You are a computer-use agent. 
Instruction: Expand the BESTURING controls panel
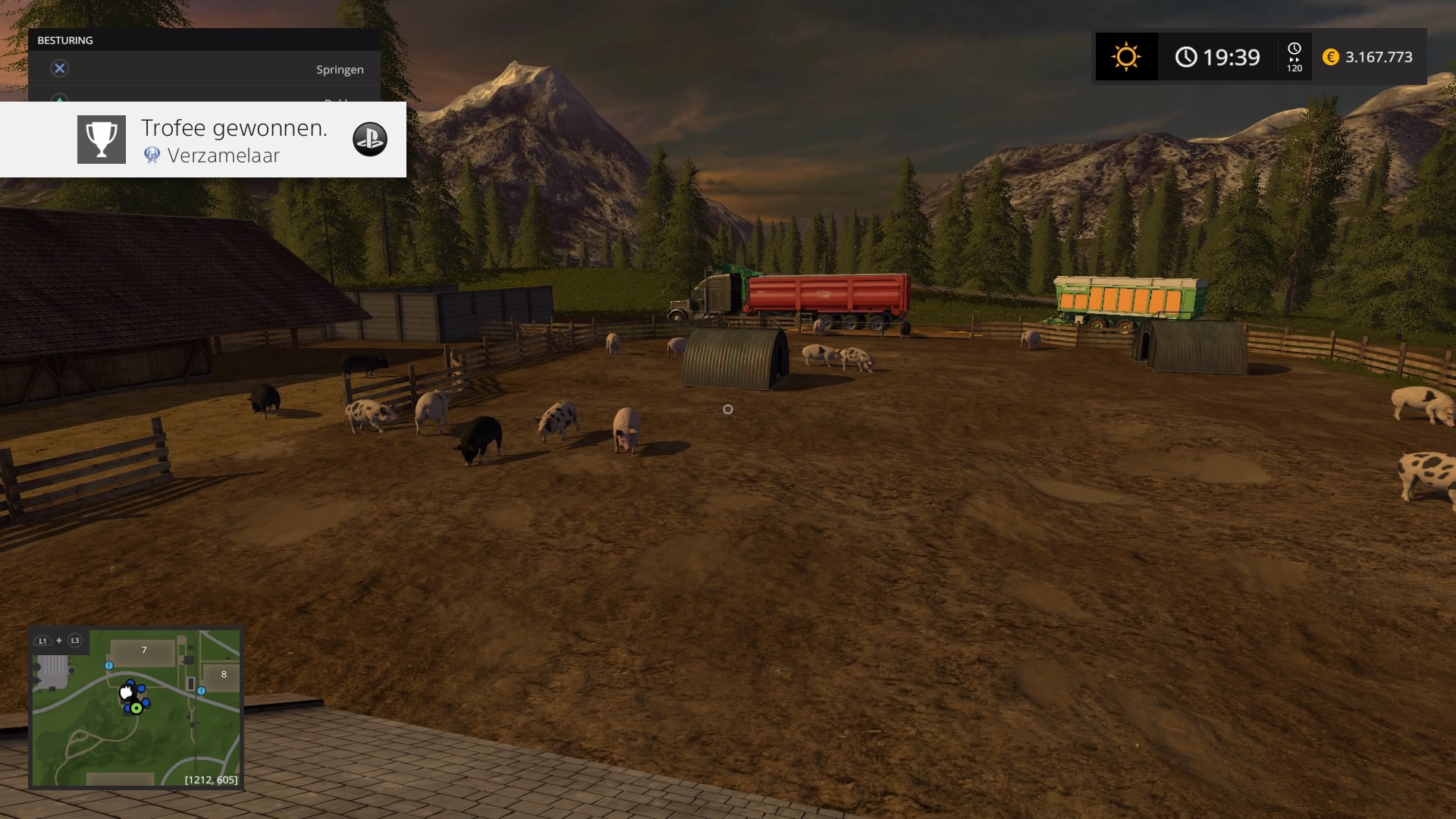tap(205, 40)
